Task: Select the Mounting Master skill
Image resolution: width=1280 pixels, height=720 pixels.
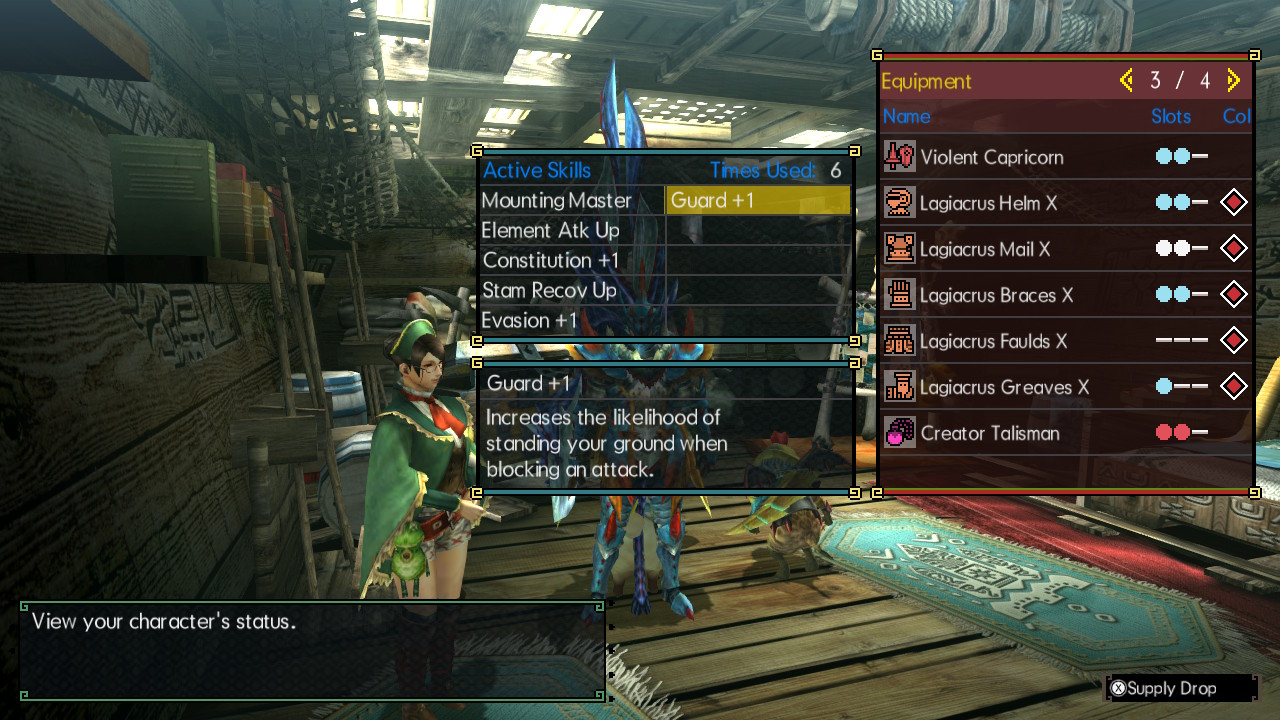Action: [x=557, y=201]
